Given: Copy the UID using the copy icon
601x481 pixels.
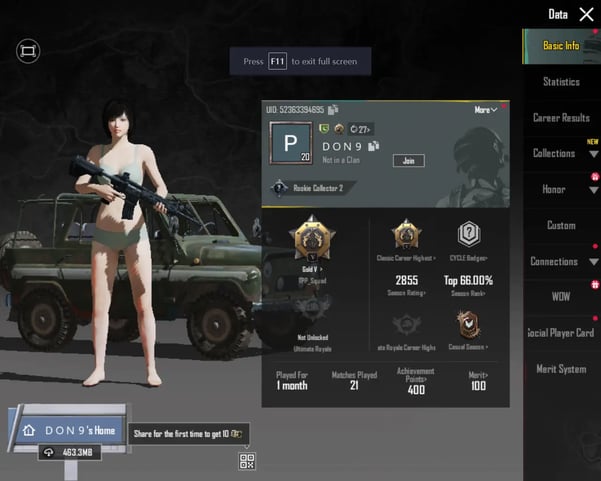Looking at the screenshot, I should (333, 110).
